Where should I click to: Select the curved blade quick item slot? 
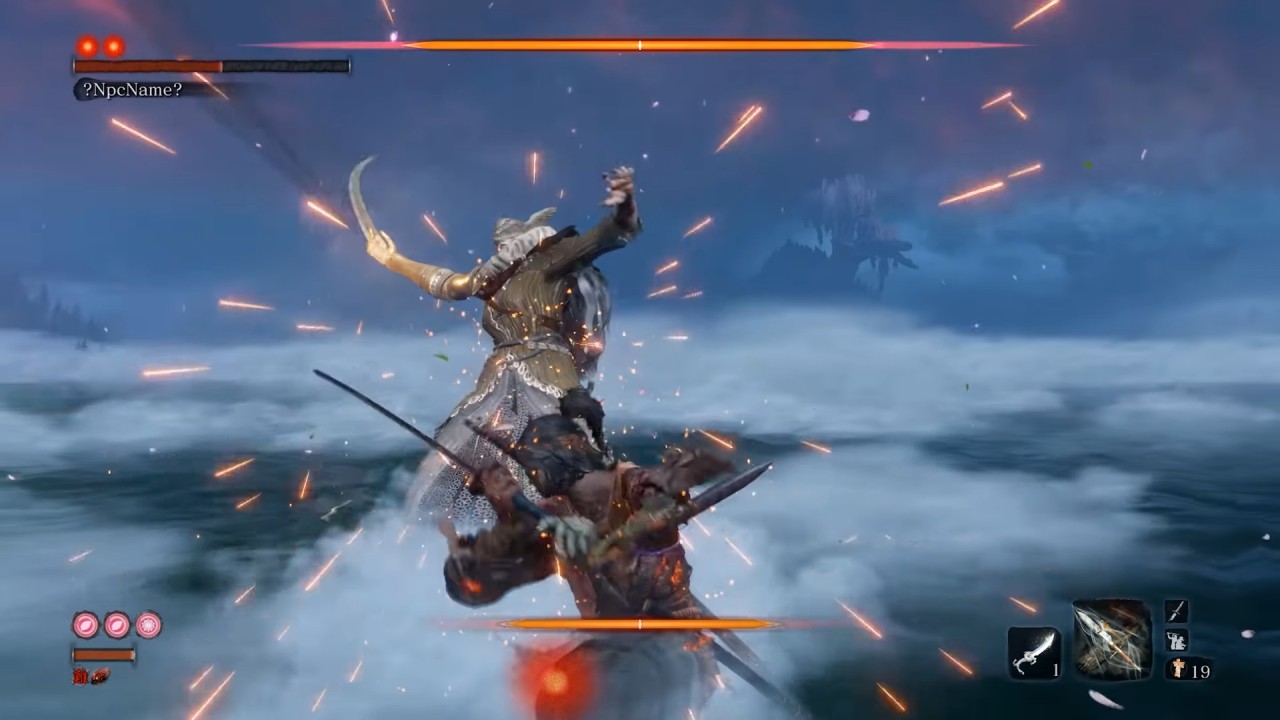click(1033, 653)
